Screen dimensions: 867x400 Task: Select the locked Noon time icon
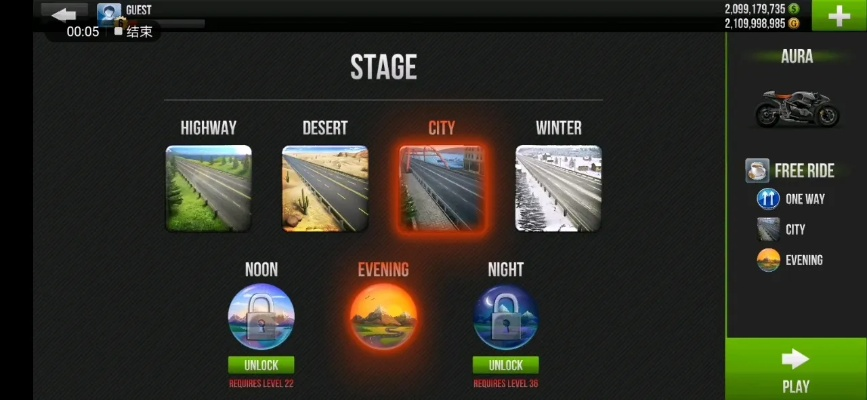click(261, 317)
